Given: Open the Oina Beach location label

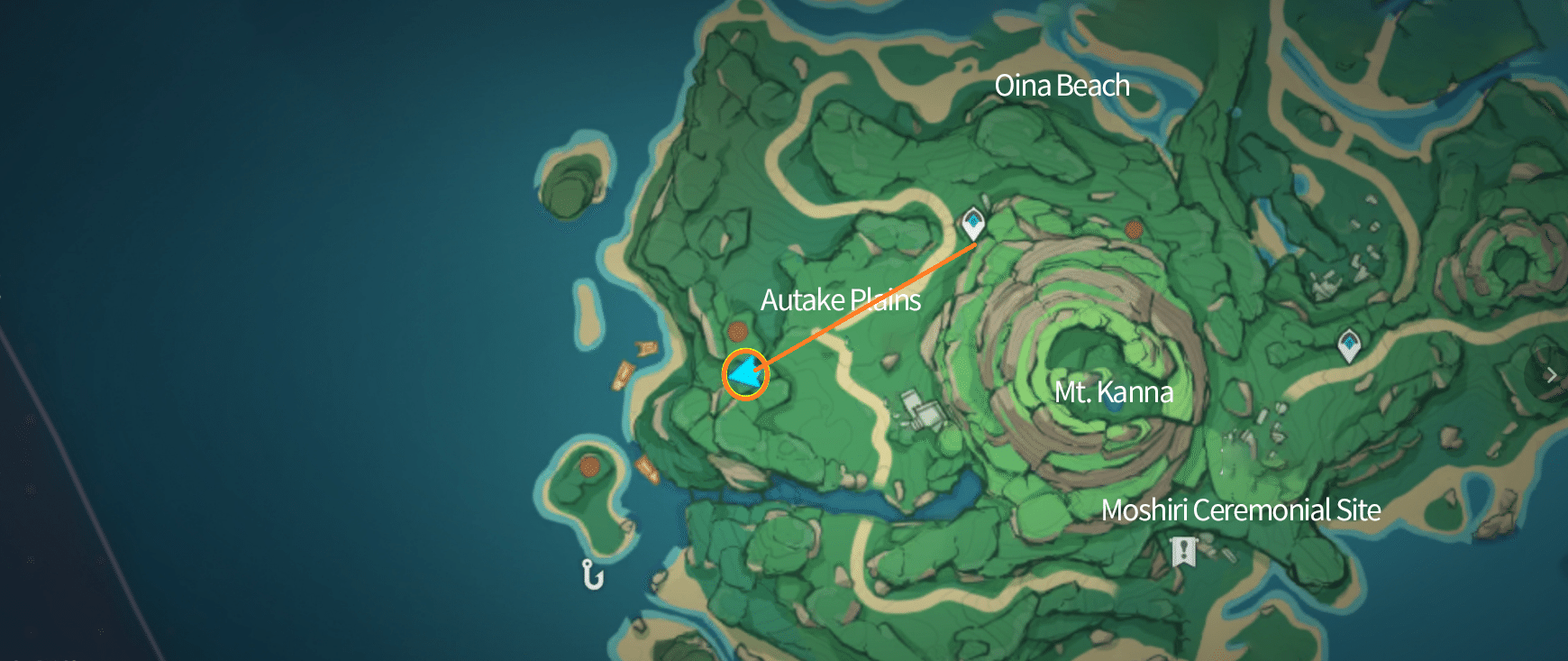Looking at the screenshot, I should click(1062, 86).
